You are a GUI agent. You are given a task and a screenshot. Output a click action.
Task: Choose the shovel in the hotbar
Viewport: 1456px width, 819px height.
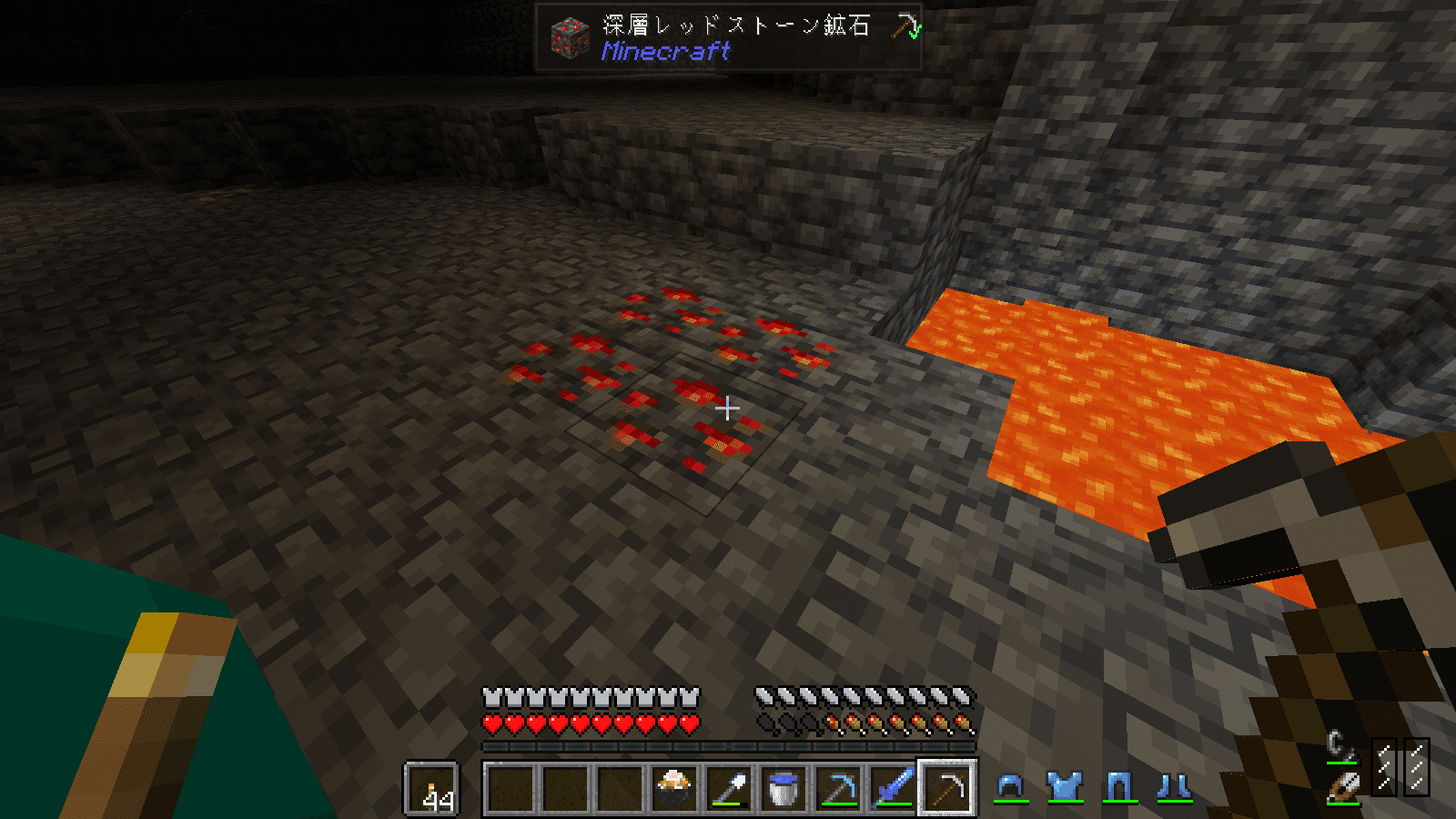[729, 788]
